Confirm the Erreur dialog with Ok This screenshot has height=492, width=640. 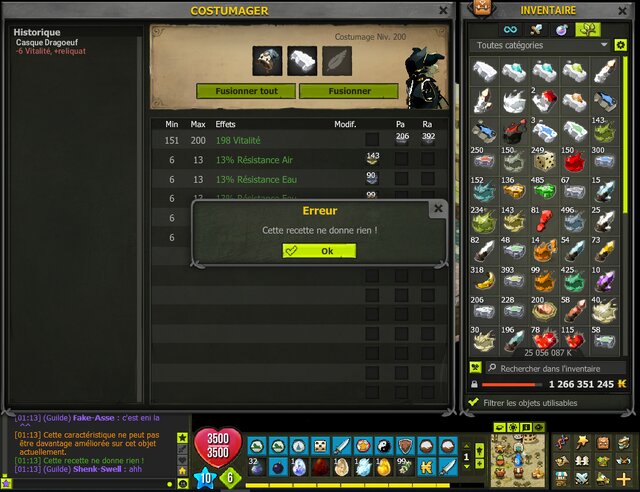point(319,251)
